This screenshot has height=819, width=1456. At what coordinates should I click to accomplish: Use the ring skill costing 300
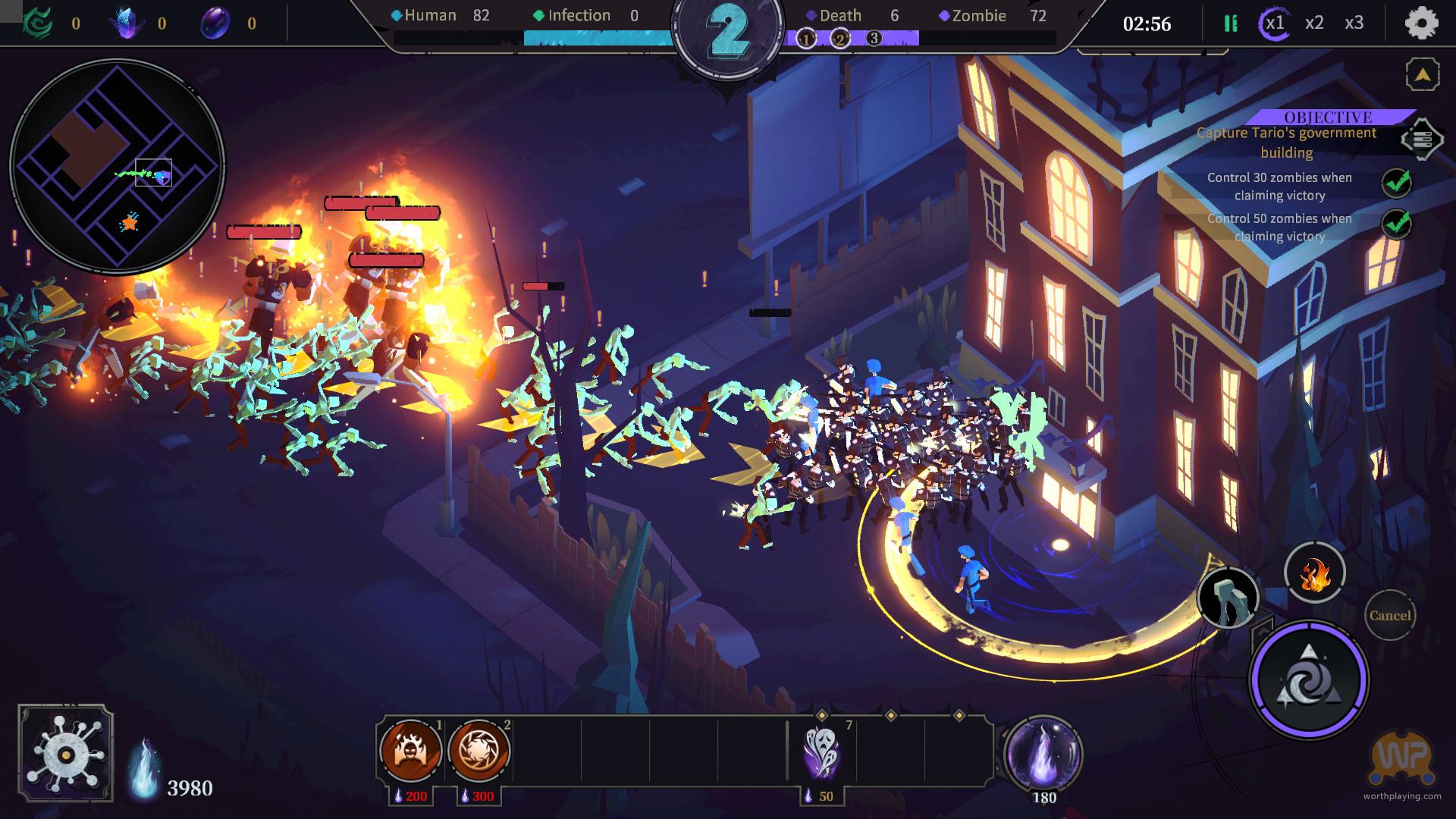click(479, 751)
